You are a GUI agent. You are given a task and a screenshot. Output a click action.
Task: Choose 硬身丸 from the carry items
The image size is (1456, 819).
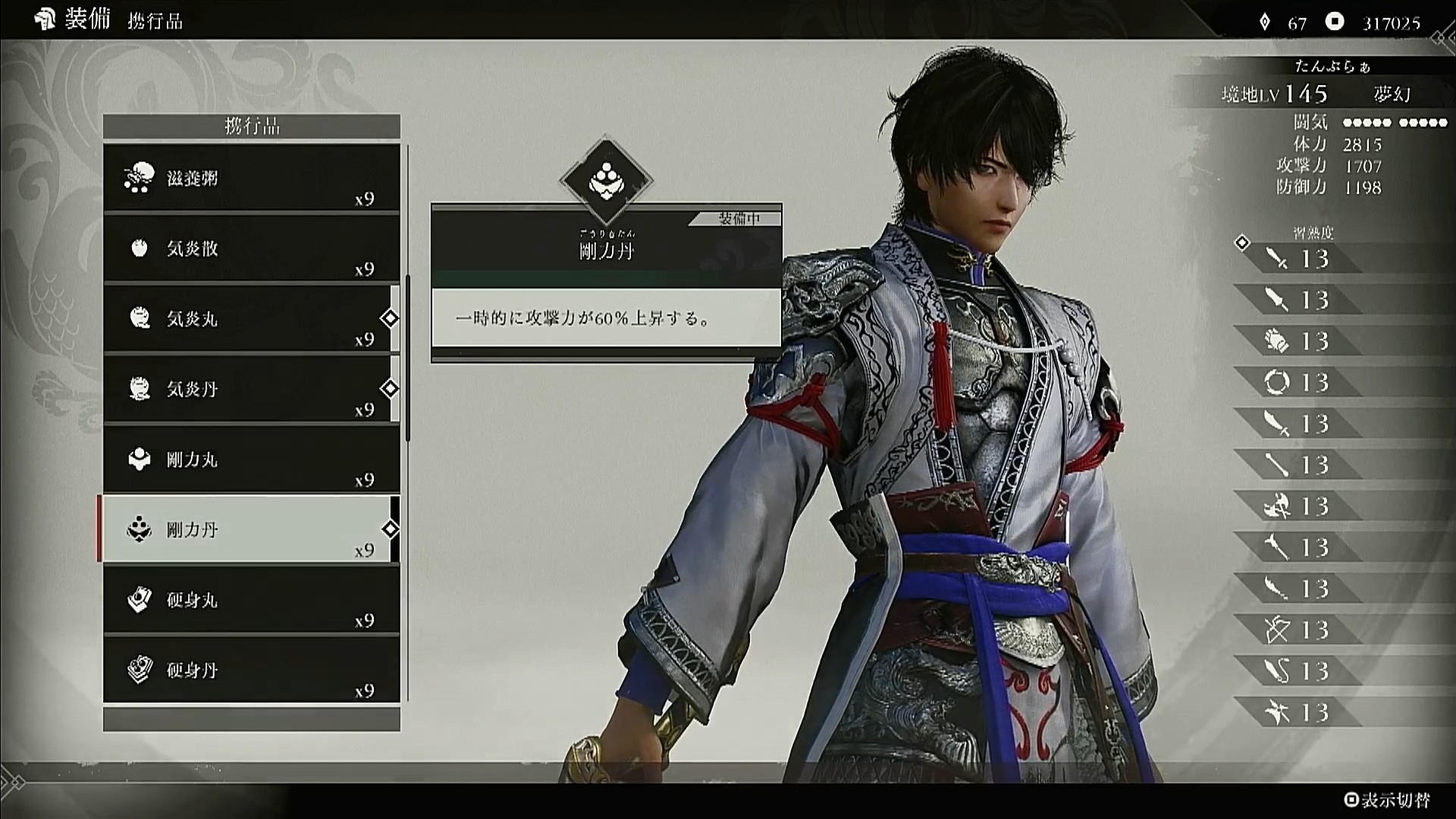tap(251, 600)
